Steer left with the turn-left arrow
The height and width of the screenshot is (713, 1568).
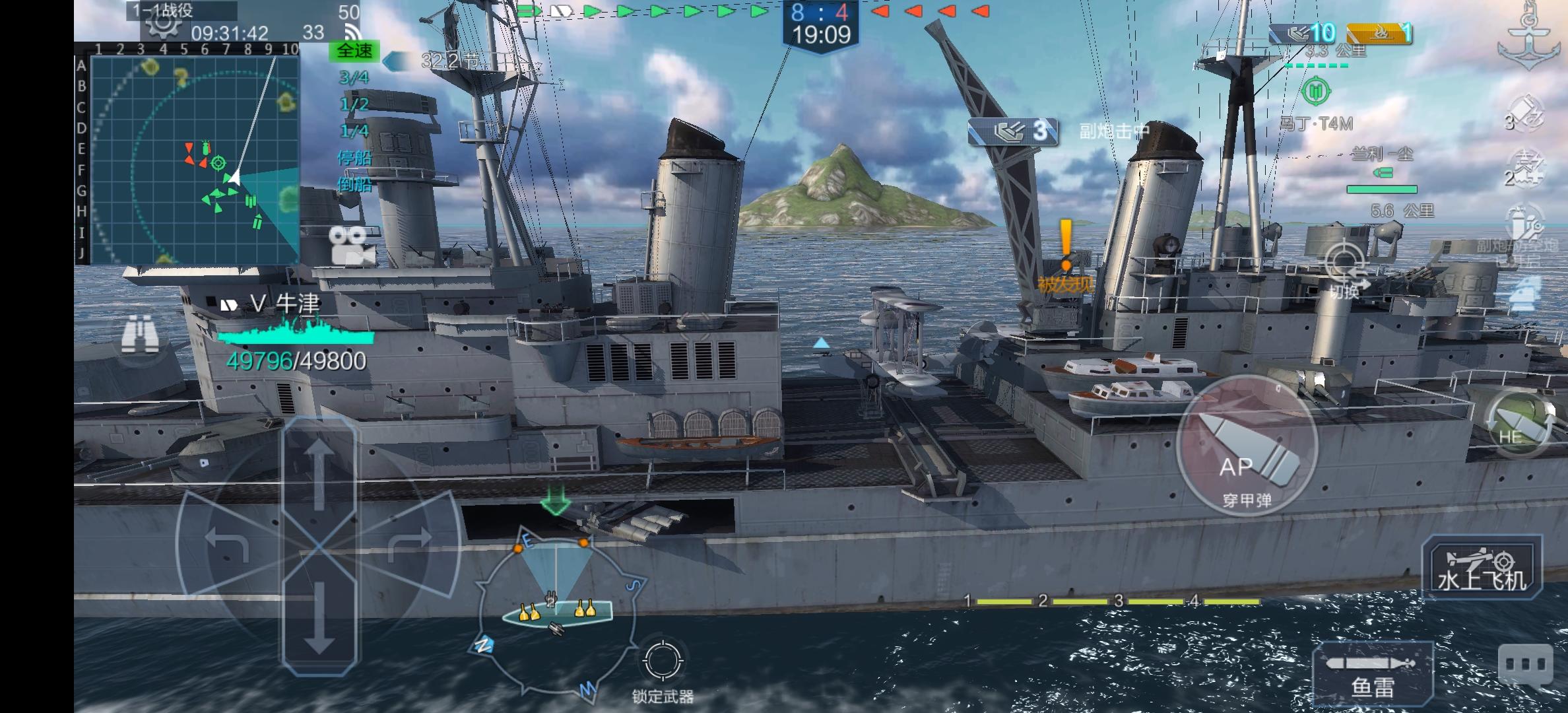228,543
